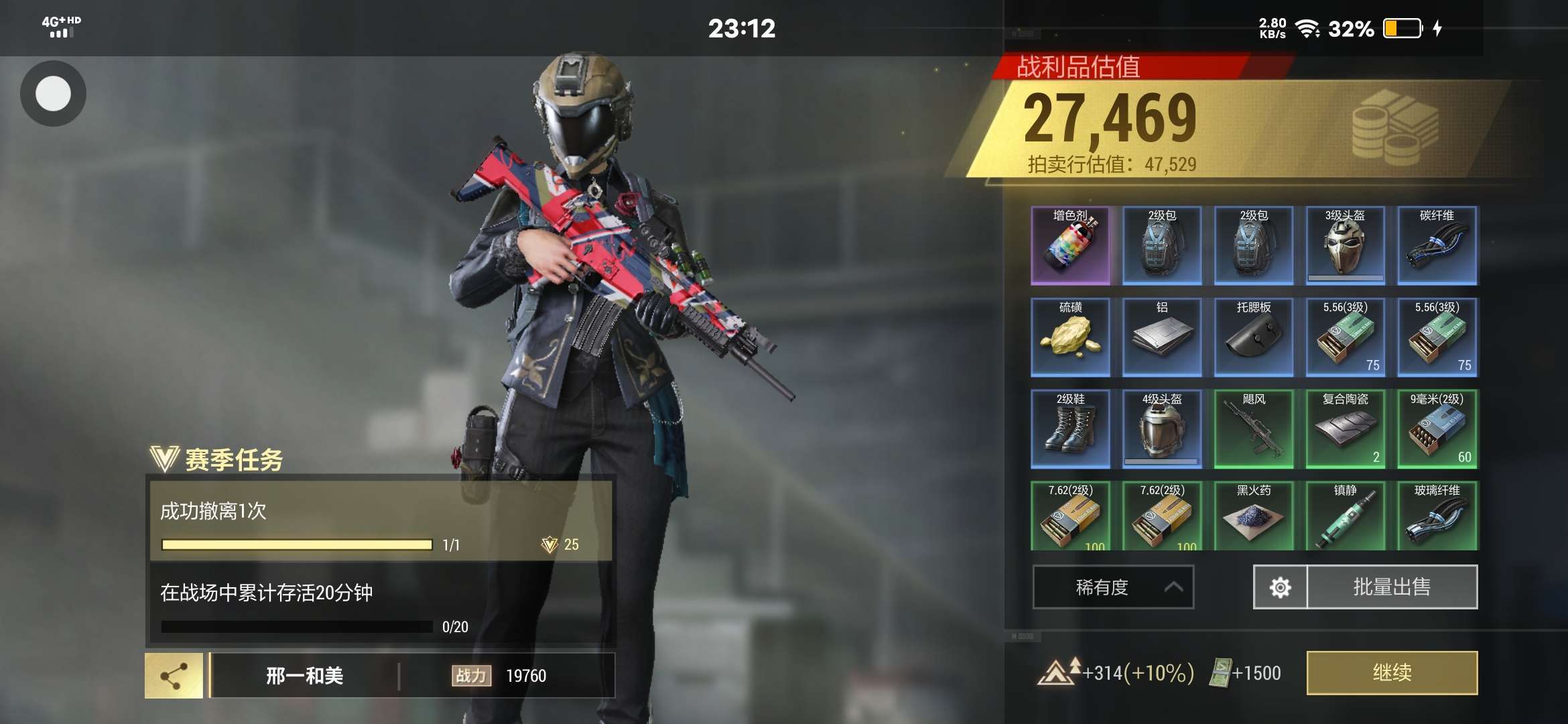Expand the 稀有度 rarity sort dropdown
The image size is (1568, 724).
(x=1113, y=587)
